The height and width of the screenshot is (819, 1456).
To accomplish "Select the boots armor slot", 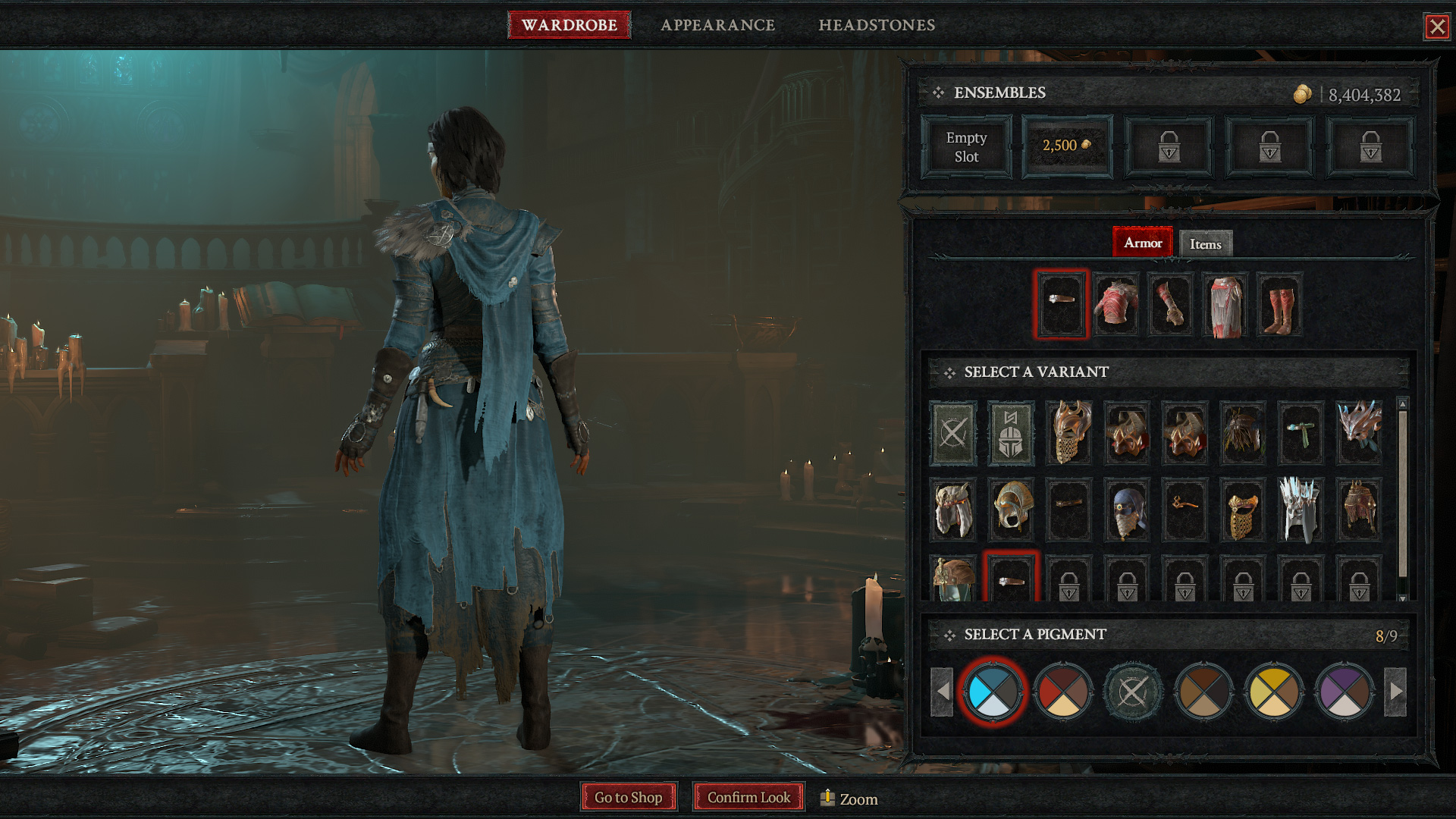I will [x=1279, y=304].
